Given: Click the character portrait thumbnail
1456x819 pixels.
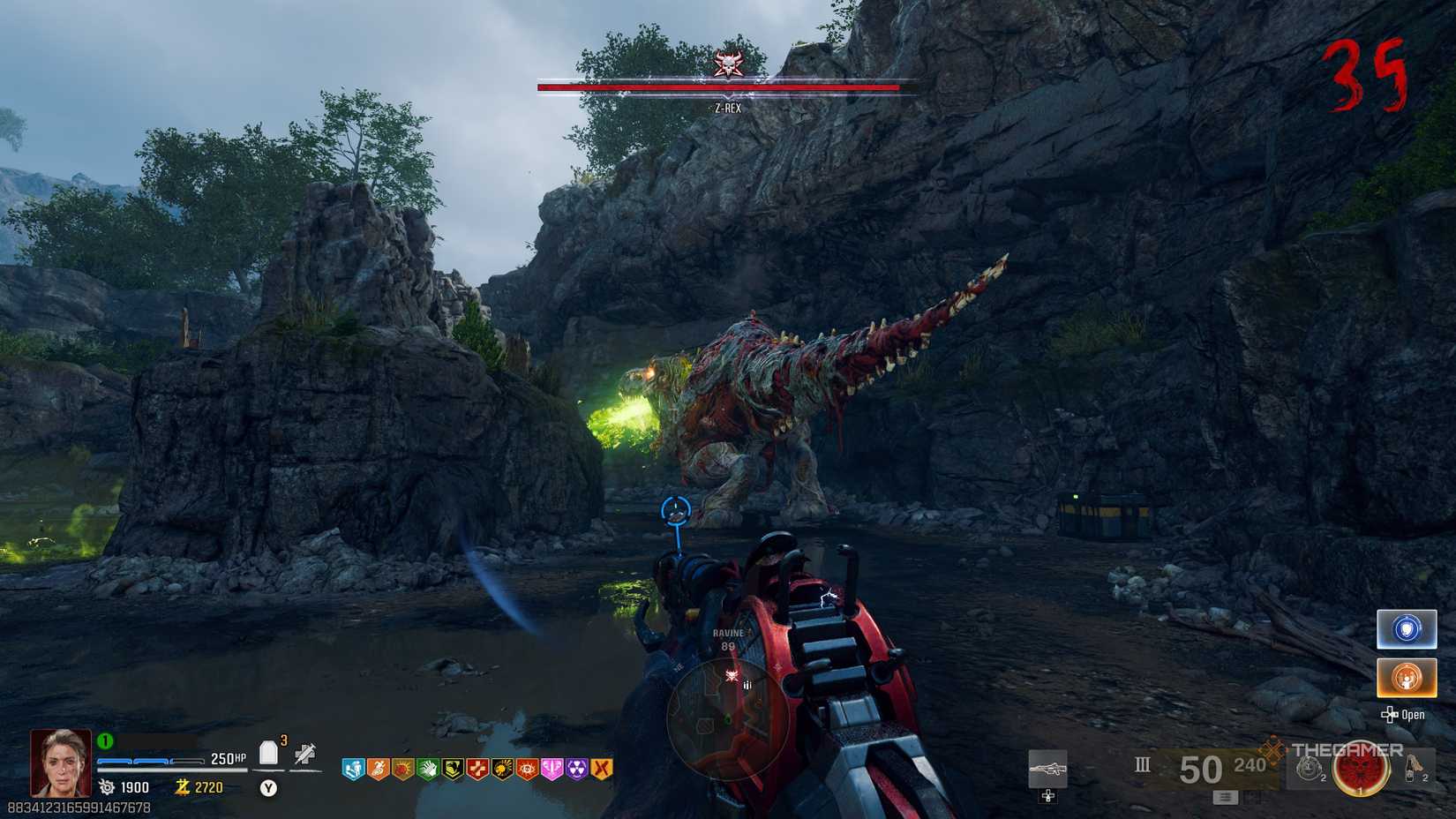Looking at the screenshot, I should 62,764.
